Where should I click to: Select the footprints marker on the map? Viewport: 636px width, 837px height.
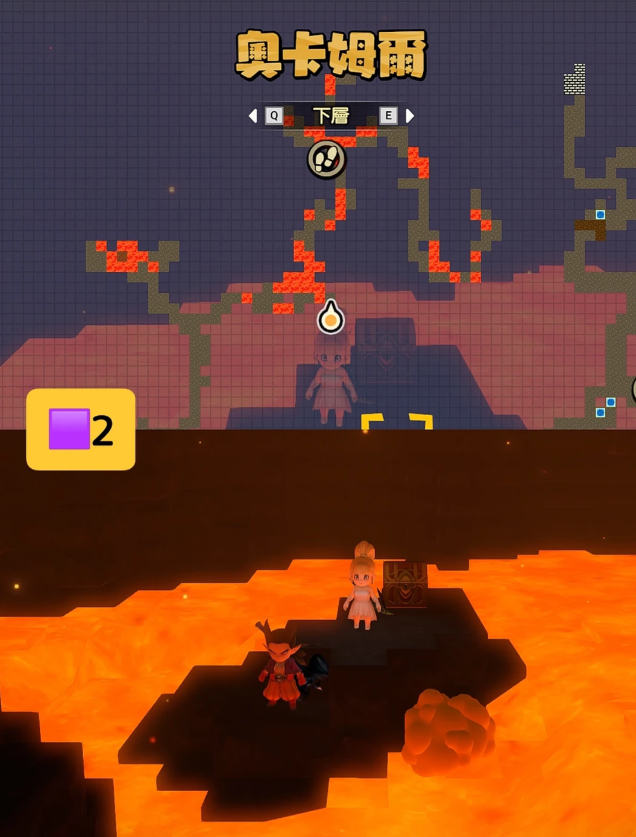[x=326, y=158]
